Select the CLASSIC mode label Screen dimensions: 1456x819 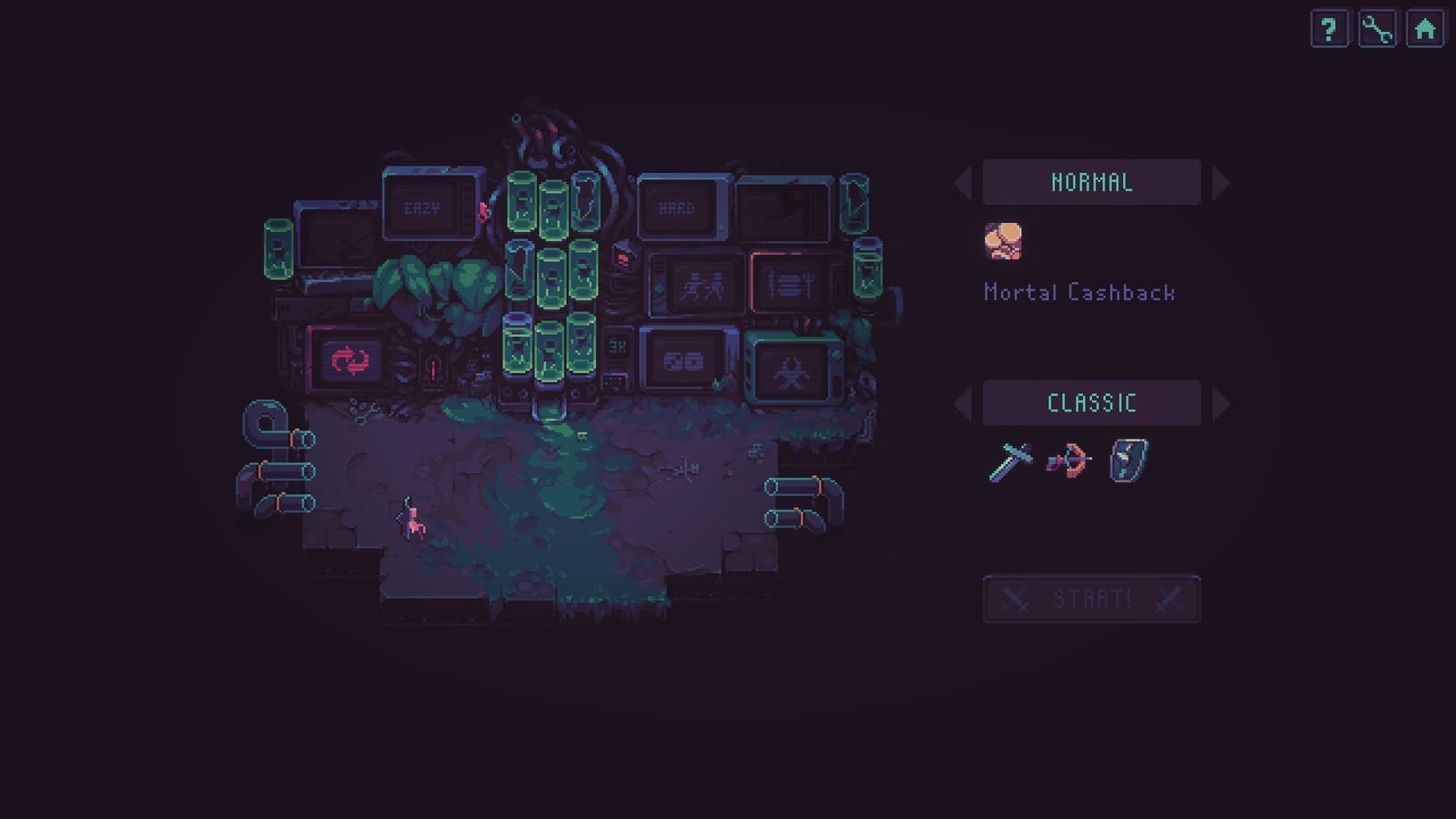(1091, 402)
